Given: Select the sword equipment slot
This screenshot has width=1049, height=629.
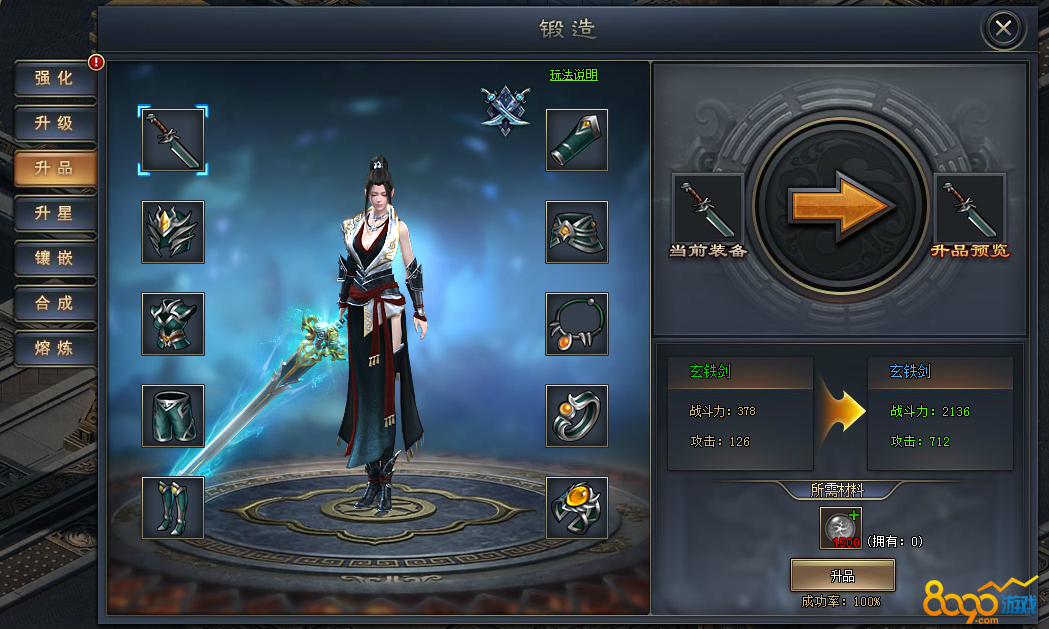Looking at the screenshot, I should coord(173,140).
